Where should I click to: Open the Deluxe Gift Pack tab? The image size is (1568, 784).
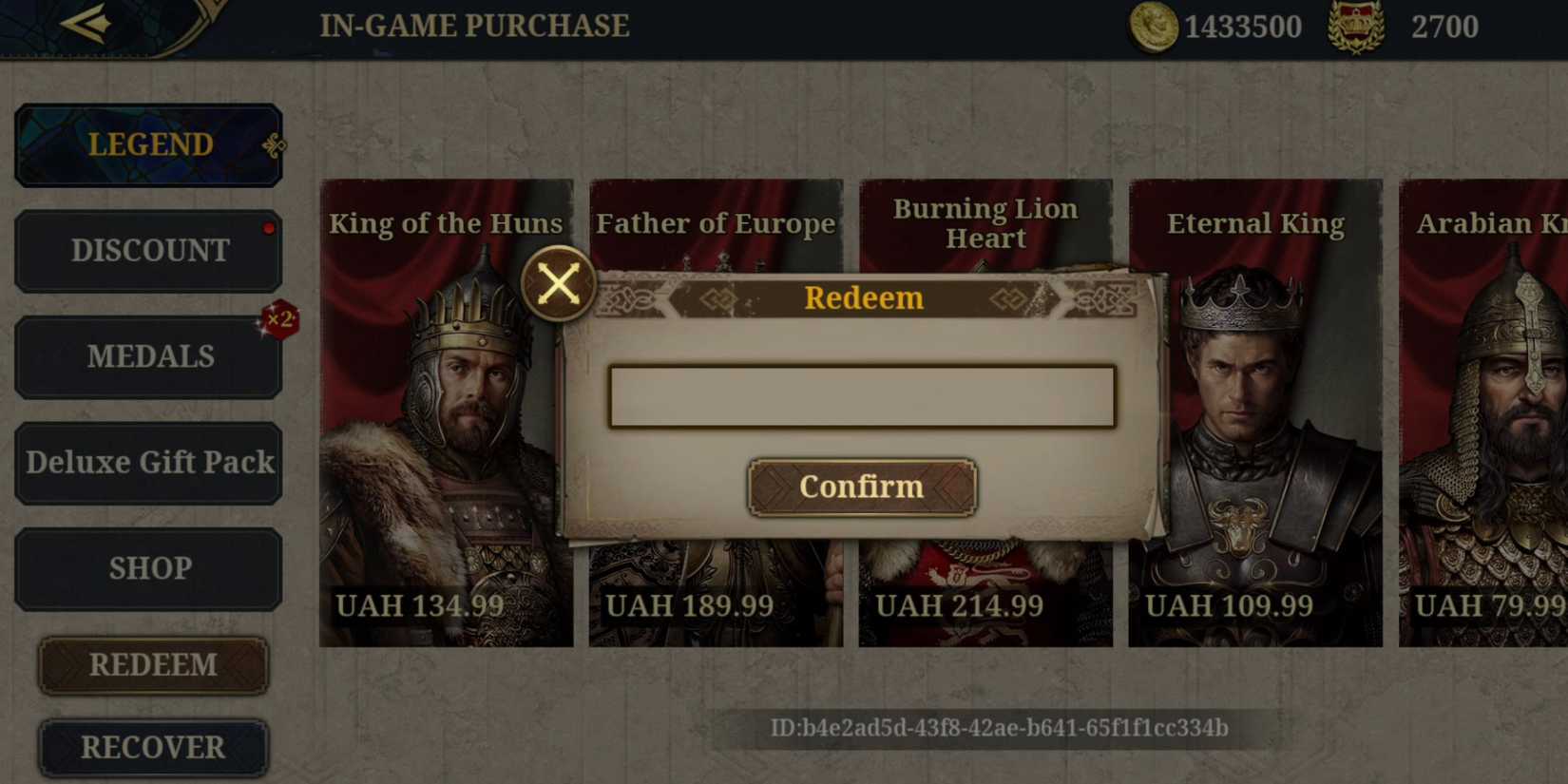(x=148, y=462)
